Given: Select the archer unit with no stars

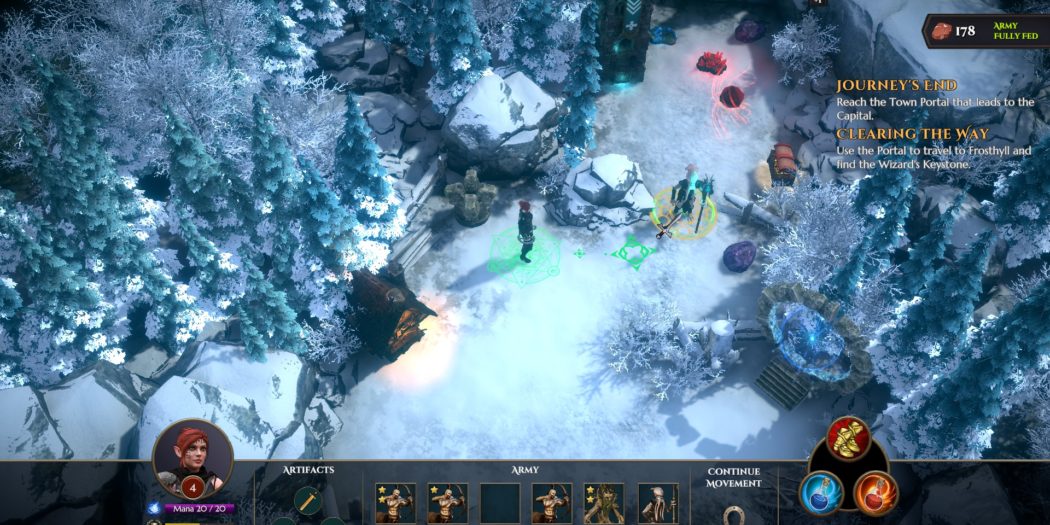Looking at the screenshot, I should click(x=551, y=503).
